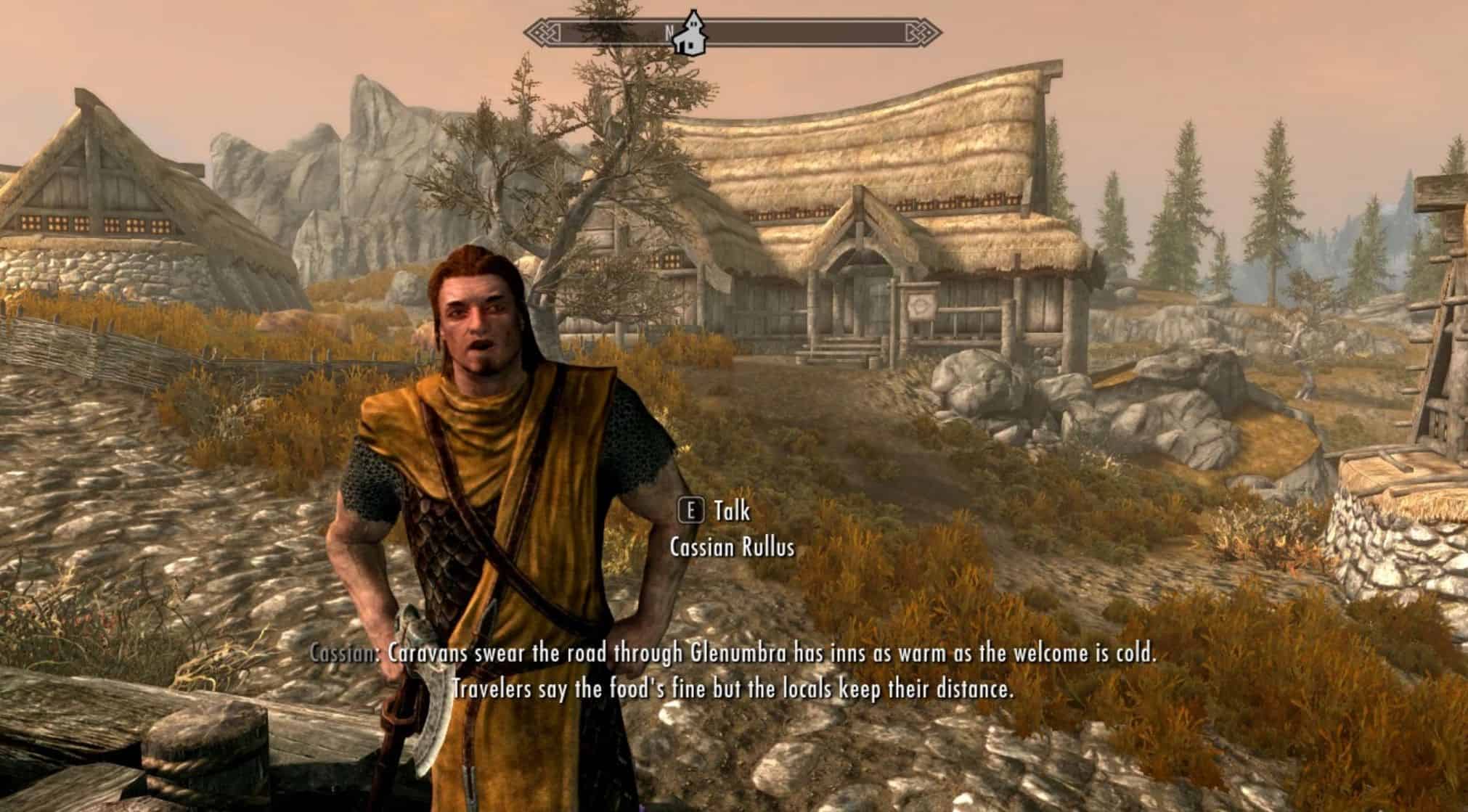Click the house marker on the compass
Viewport: 1468px width, 812px height.
click(692, 35)
